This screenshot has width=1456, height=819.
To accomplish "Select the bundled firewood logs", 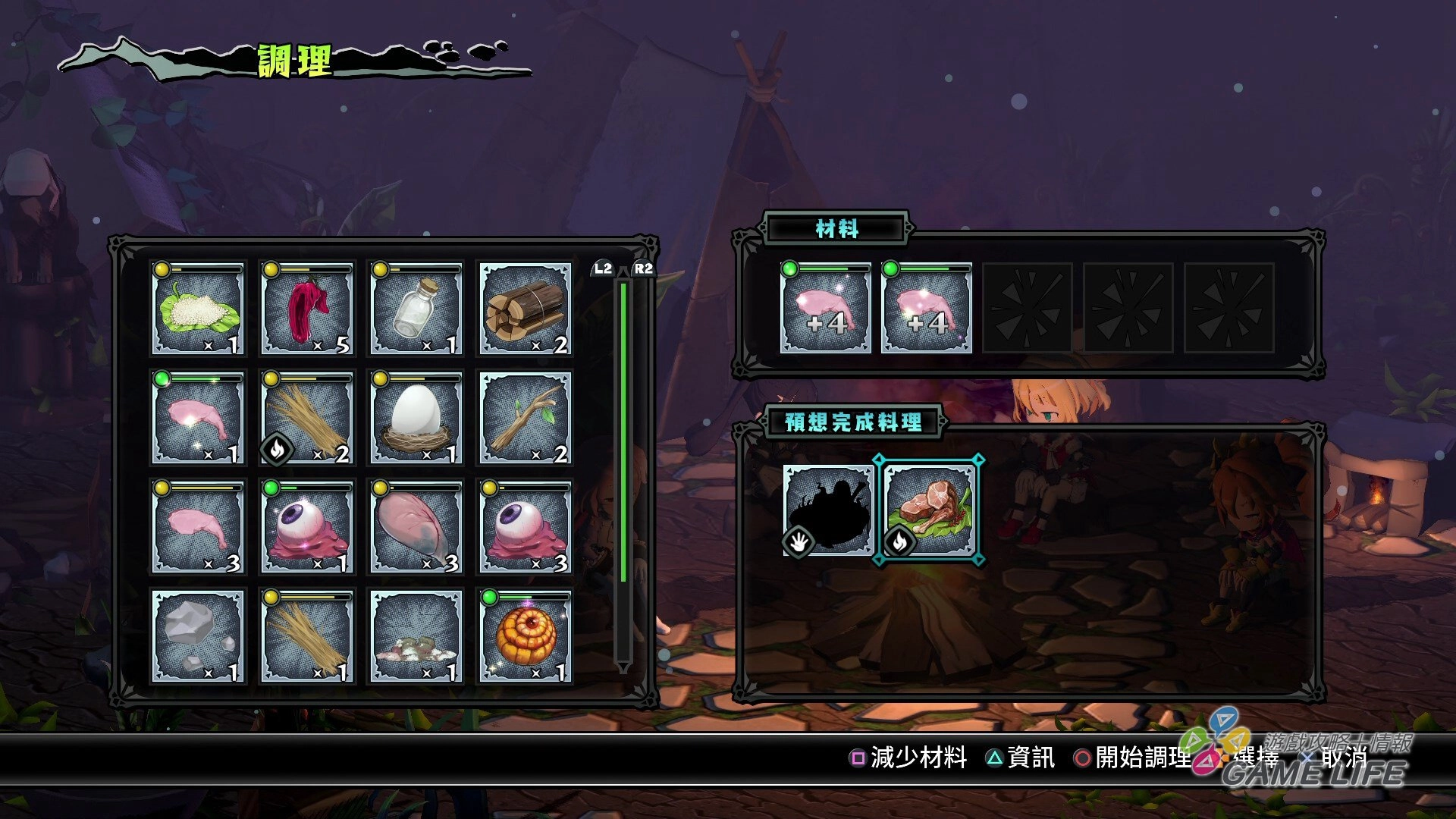I will (x=525, y=309).
